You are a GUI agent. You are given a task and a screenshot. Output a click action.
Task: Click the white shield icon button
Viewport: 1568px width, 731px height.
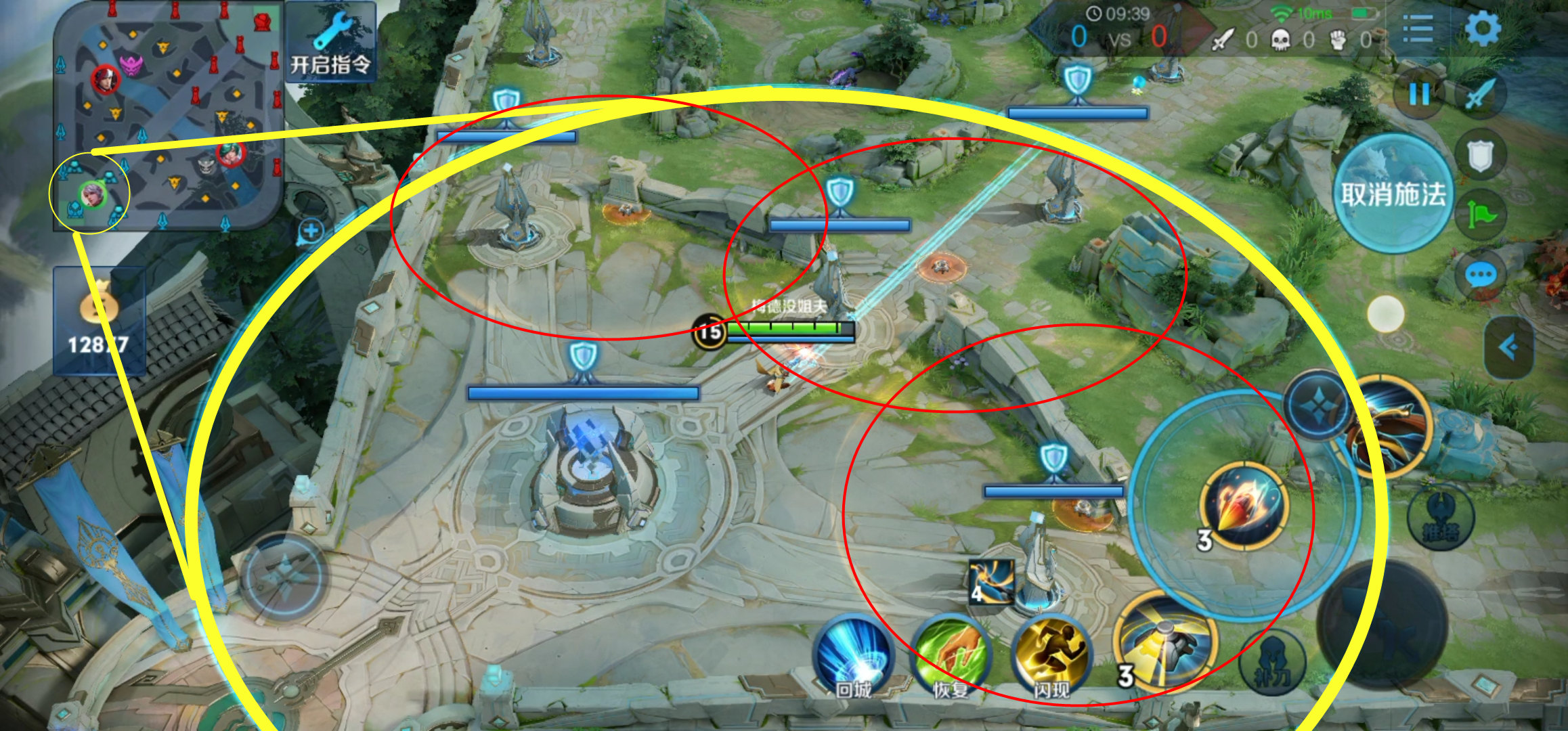(1481, 155)
